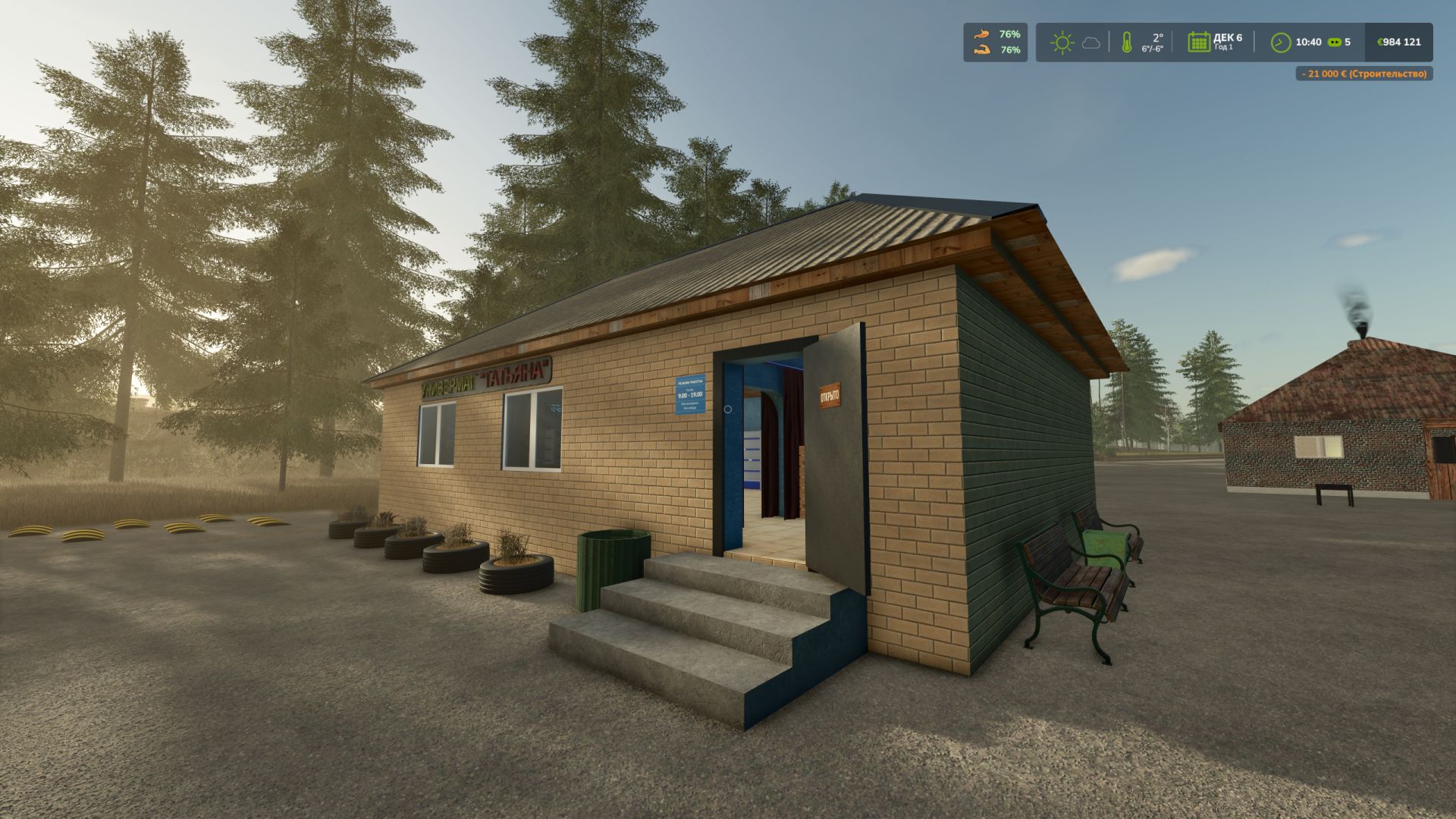Toggle the ОТКРЫТО sign on the door
This screenshot has height=819, width=1456.
[830, 394]
